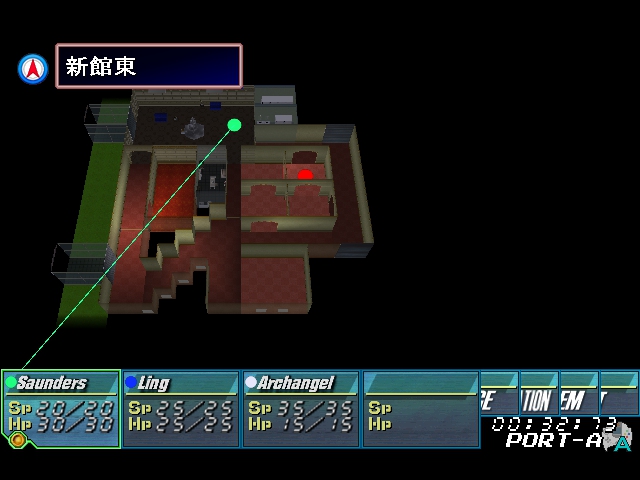Select the empty fourth party panel

tap(421, 409)
